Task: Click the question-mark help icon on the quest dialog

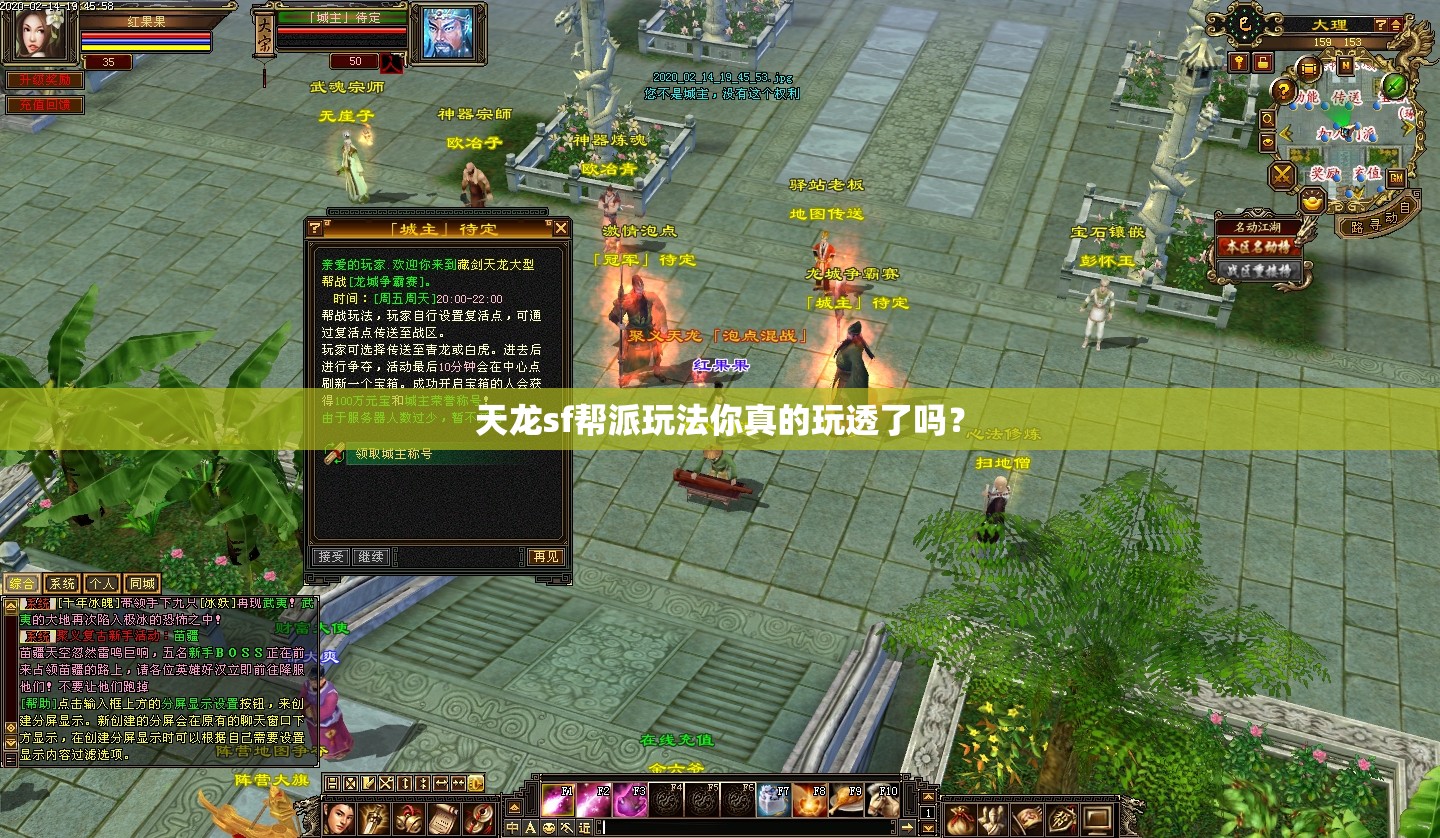Action: tap(316, 229)
